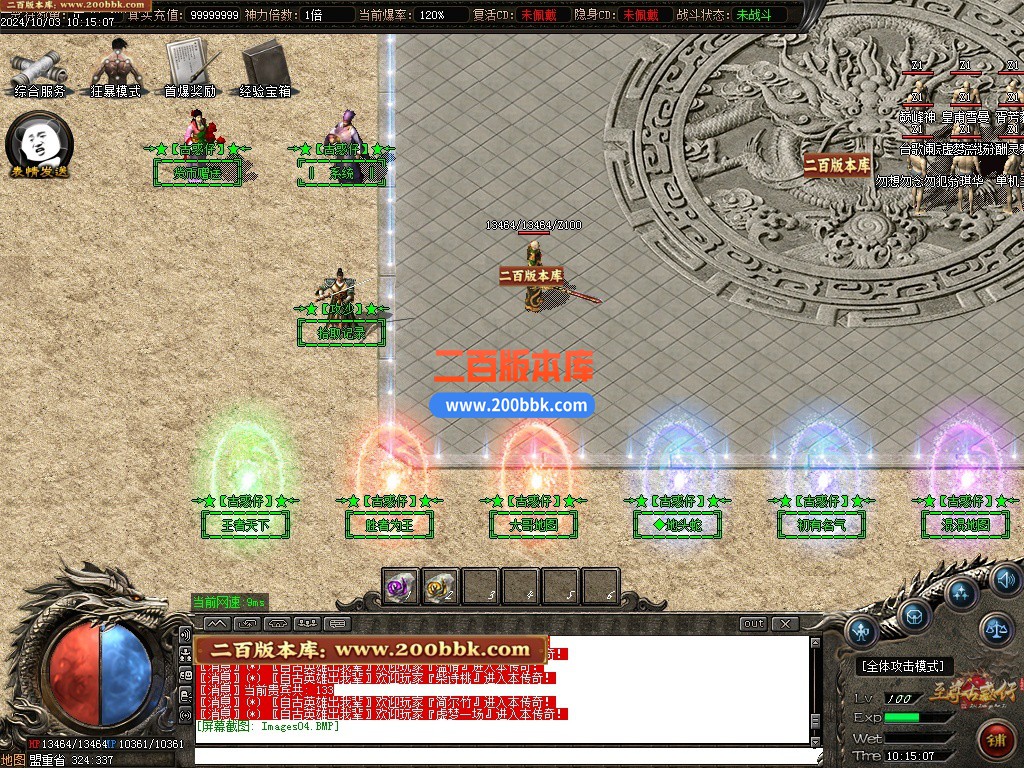Open the red 铺 shop button
The width and height of the screenshot is (1024, 768).
996,741
